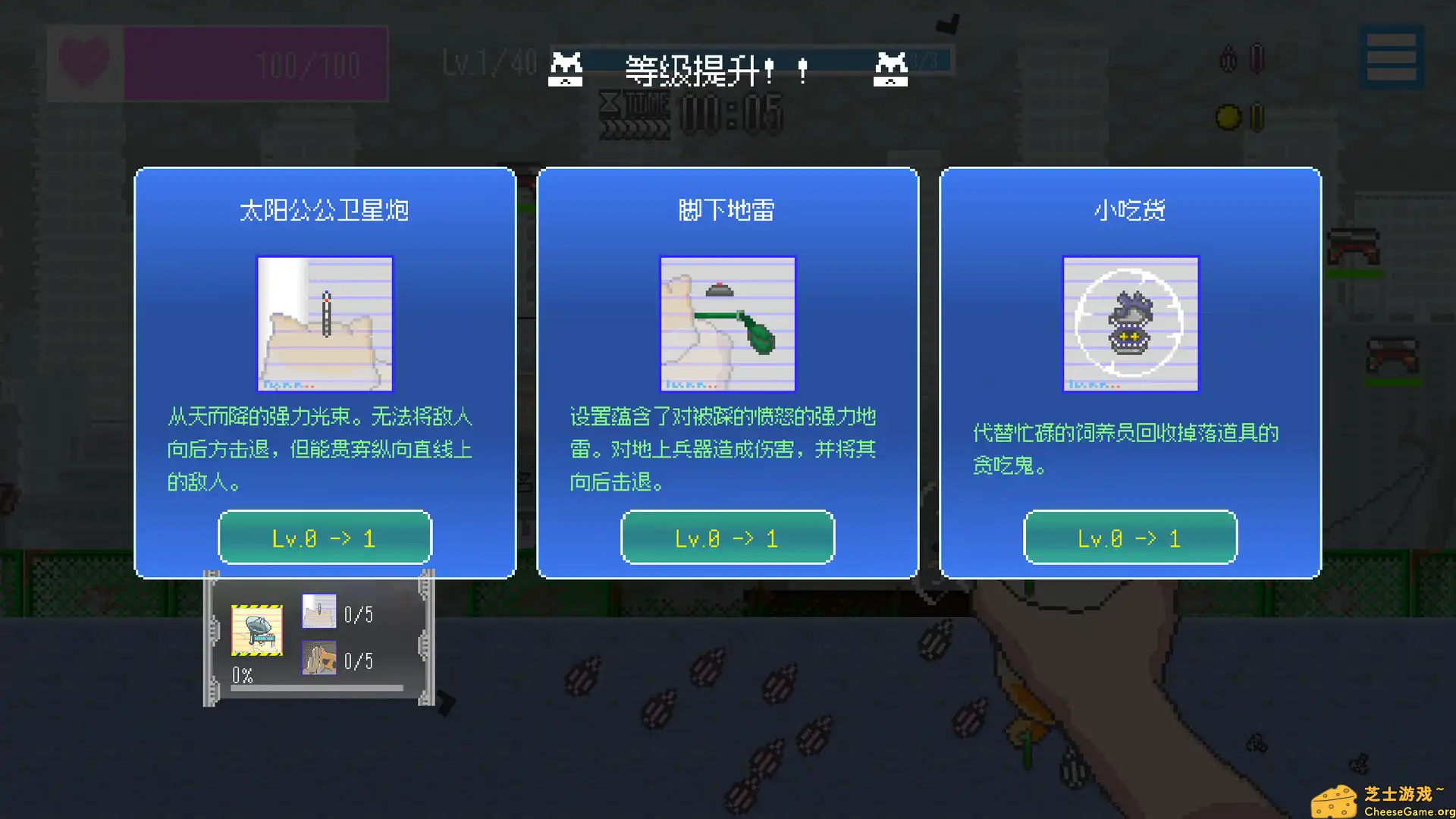Click the 太阳公公卫星炮 card artwork
Image resolution: width=1456 pixels, height=819 pixels.
(x=325, y=325)
